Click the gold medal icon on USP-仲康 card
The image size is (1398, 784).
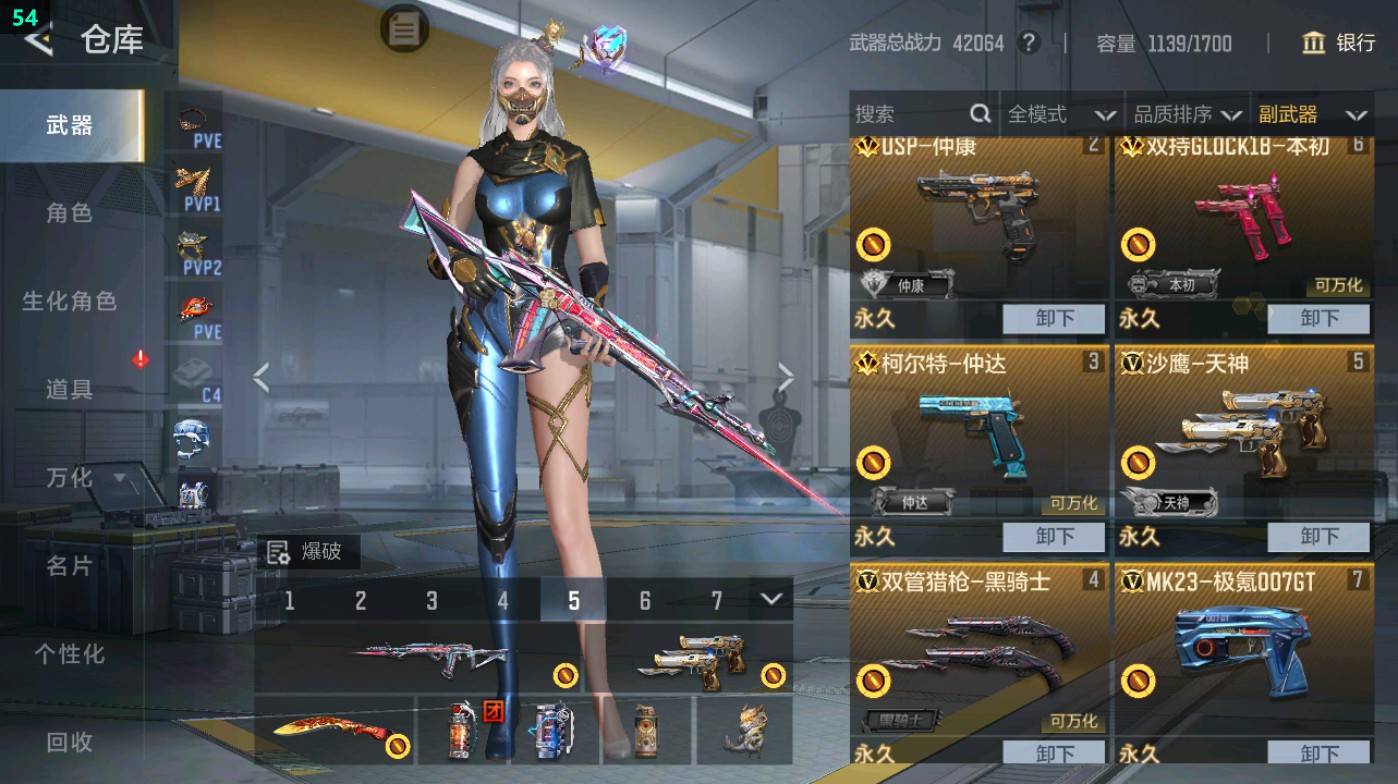click(875, 241)
